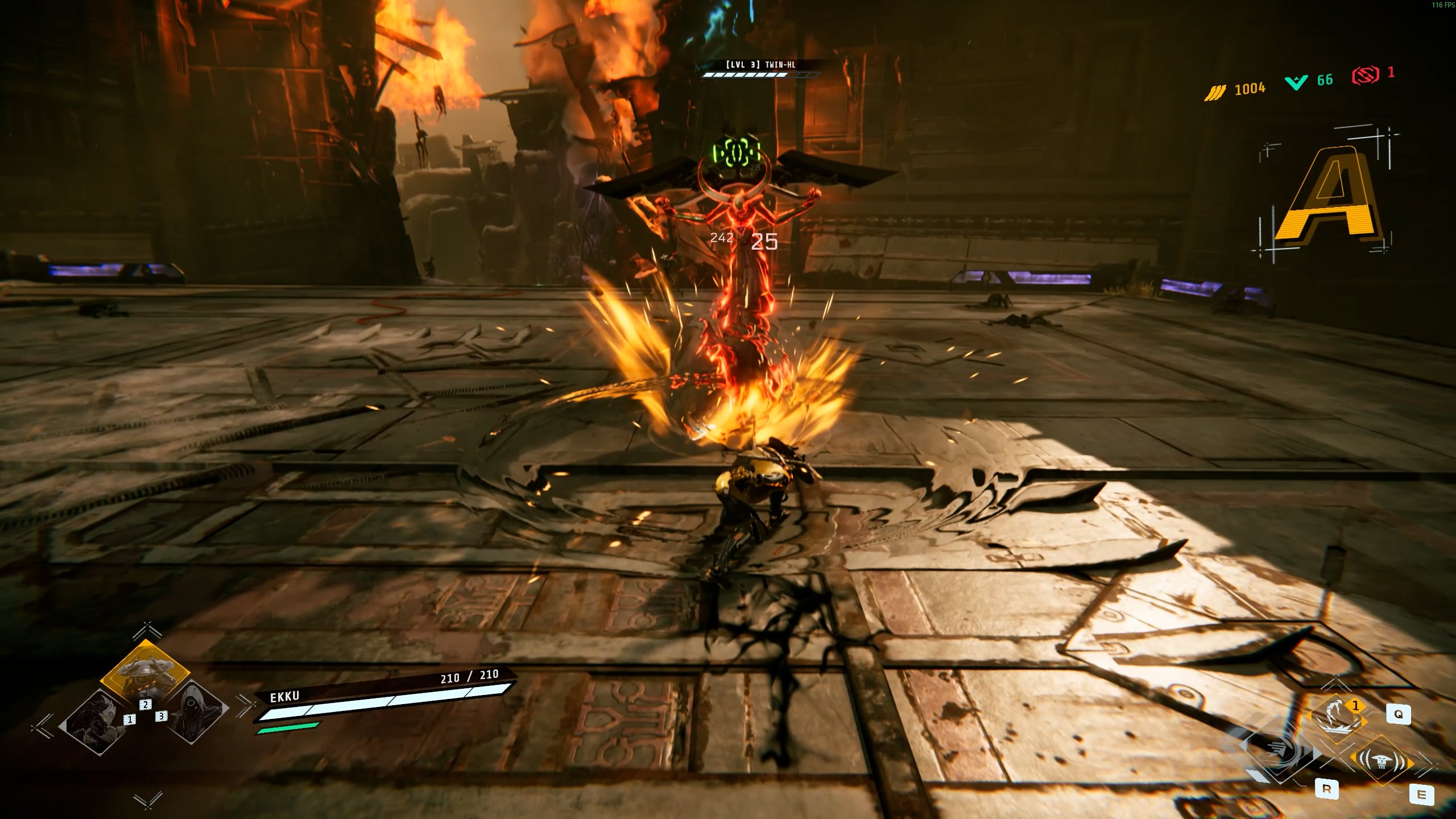This screenshot has width=1456, height=819.
Task: Select the highlighted Ekku character portrait
Action: click(x=144, y=675)
